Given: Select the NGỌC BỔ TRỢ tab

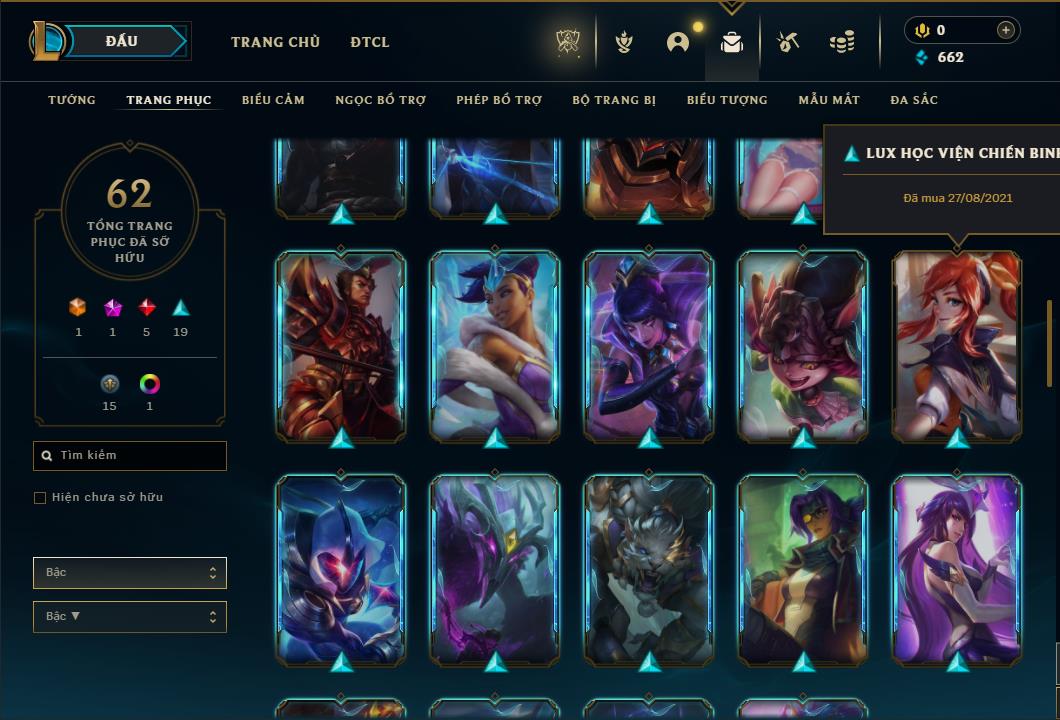Looking at the screenshot, I should click(380, 100).
